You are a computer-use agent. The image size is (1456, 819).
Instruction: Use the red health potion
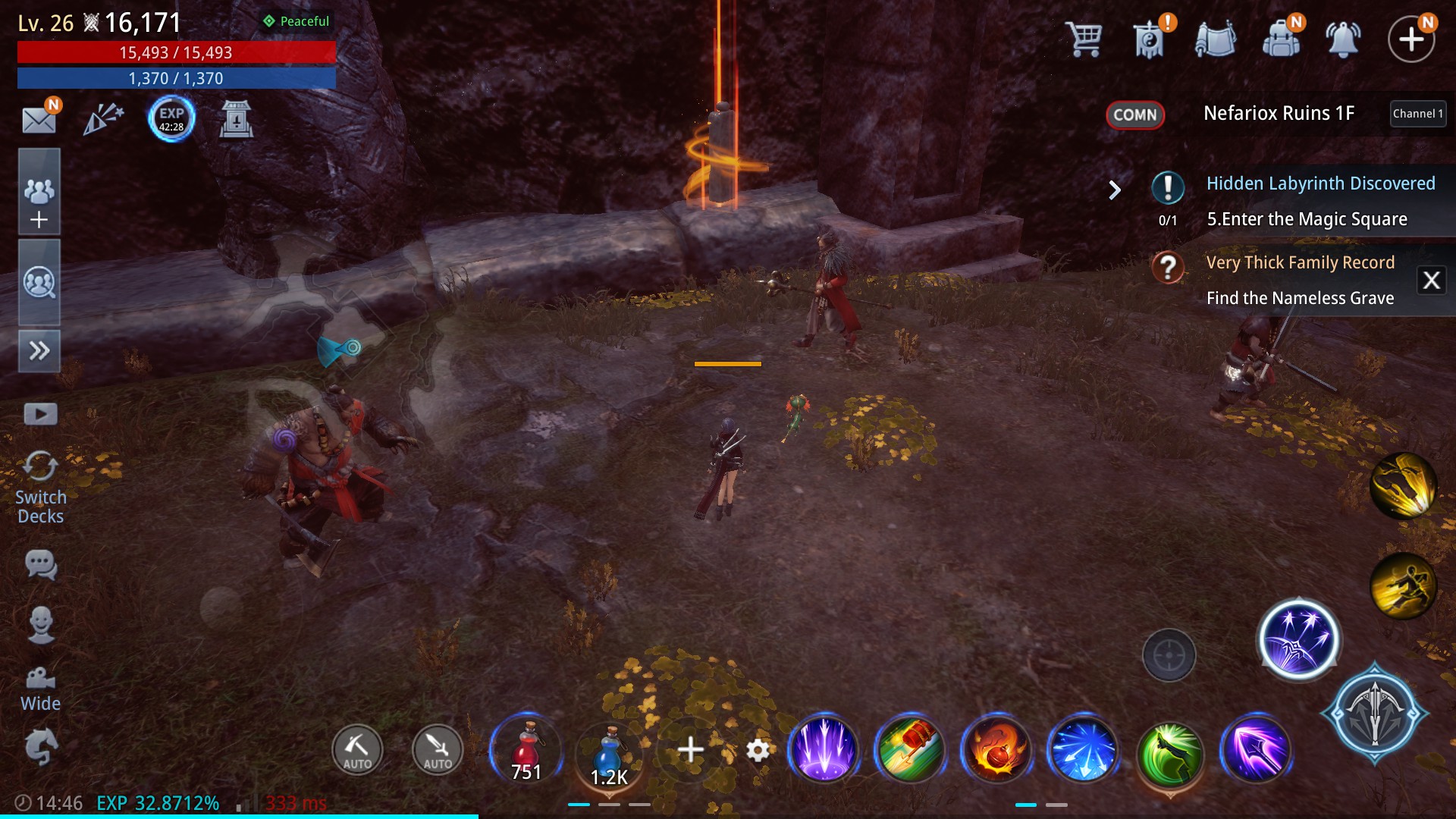pos(526,750)
